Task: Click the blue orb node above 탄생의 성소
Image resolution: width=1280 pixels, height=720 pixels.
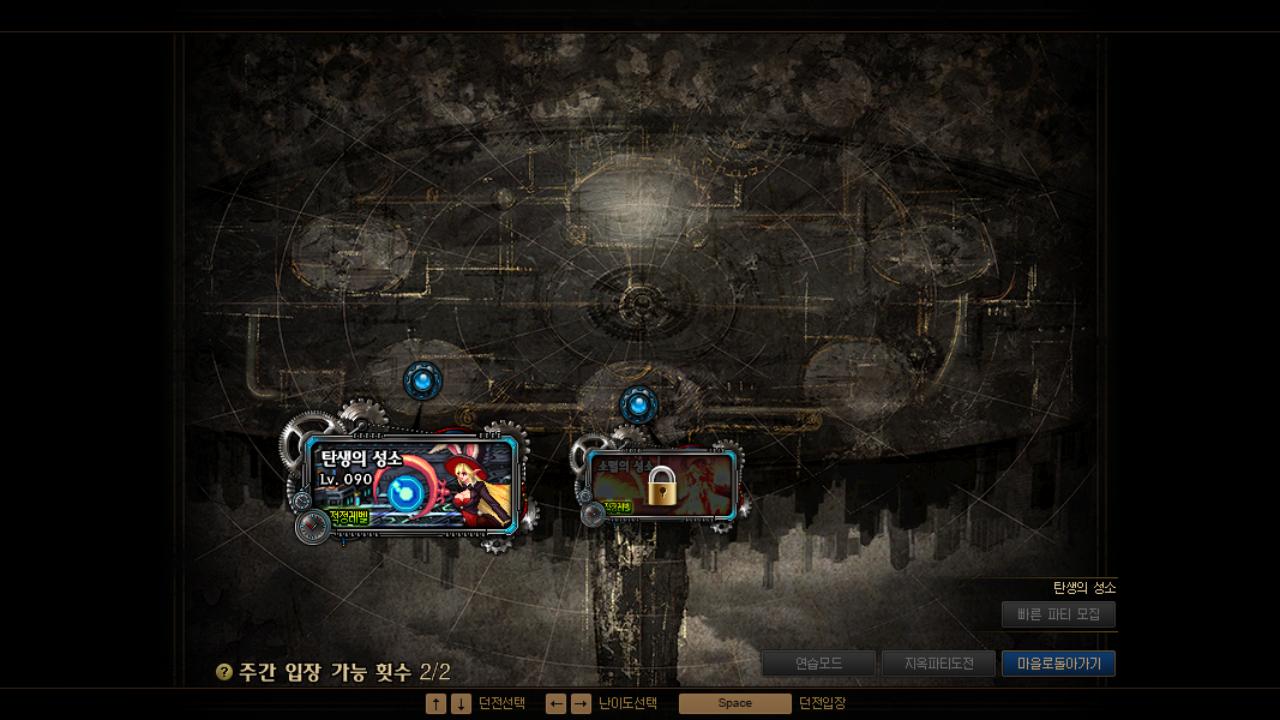Action: (x=422, y=378)
